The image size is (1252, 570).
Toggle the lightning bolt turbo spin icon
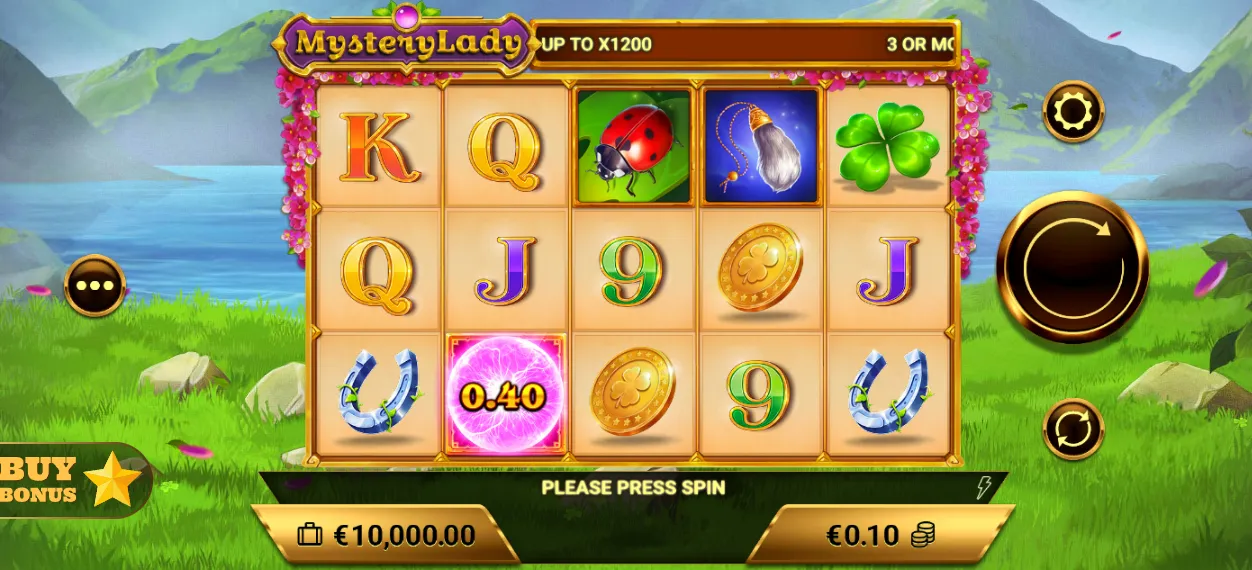[984, 488]
